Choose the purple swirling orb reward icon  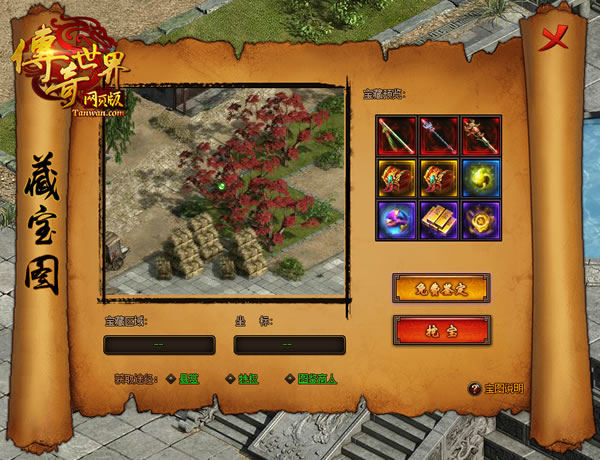396,219
